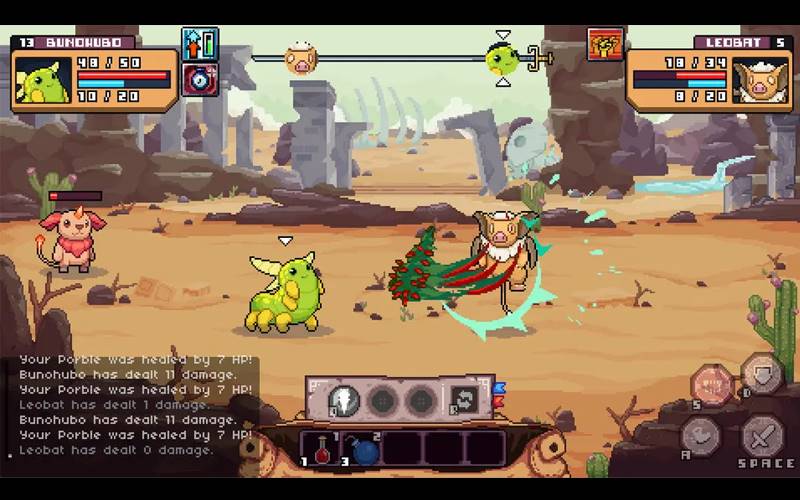Click Bunohubo's green marker on the turn timeline
800x500 pixels.
click(x=502, y=59)
